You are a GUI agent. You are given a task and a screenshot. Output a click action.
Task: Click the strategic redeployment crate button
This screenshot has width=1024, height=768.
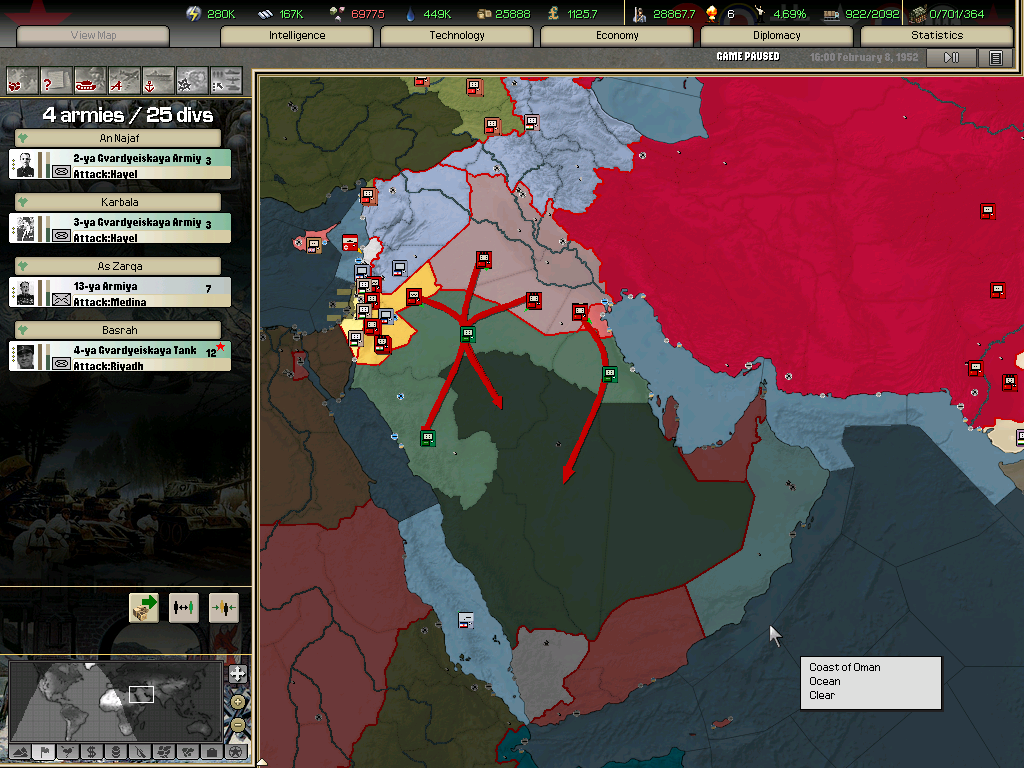coord(144,607)
